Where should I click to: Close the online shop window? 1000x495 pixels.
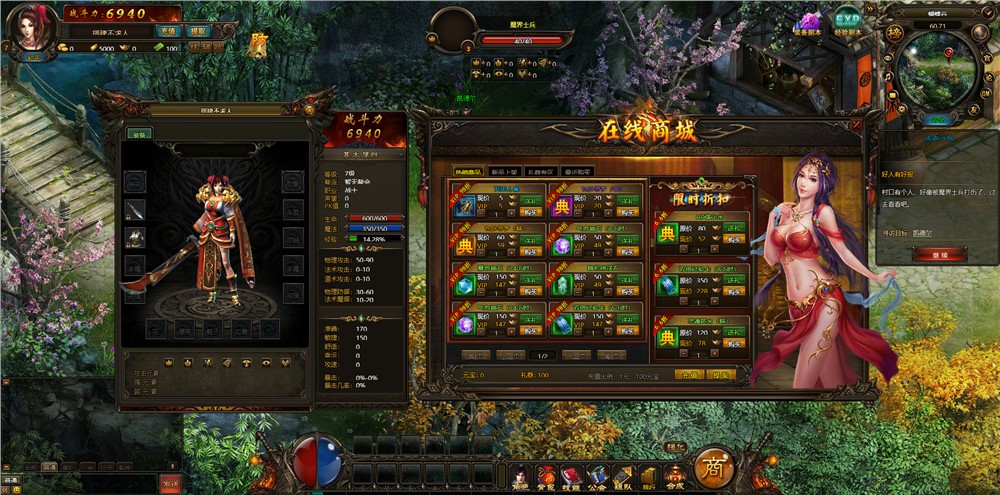point(855,125)
